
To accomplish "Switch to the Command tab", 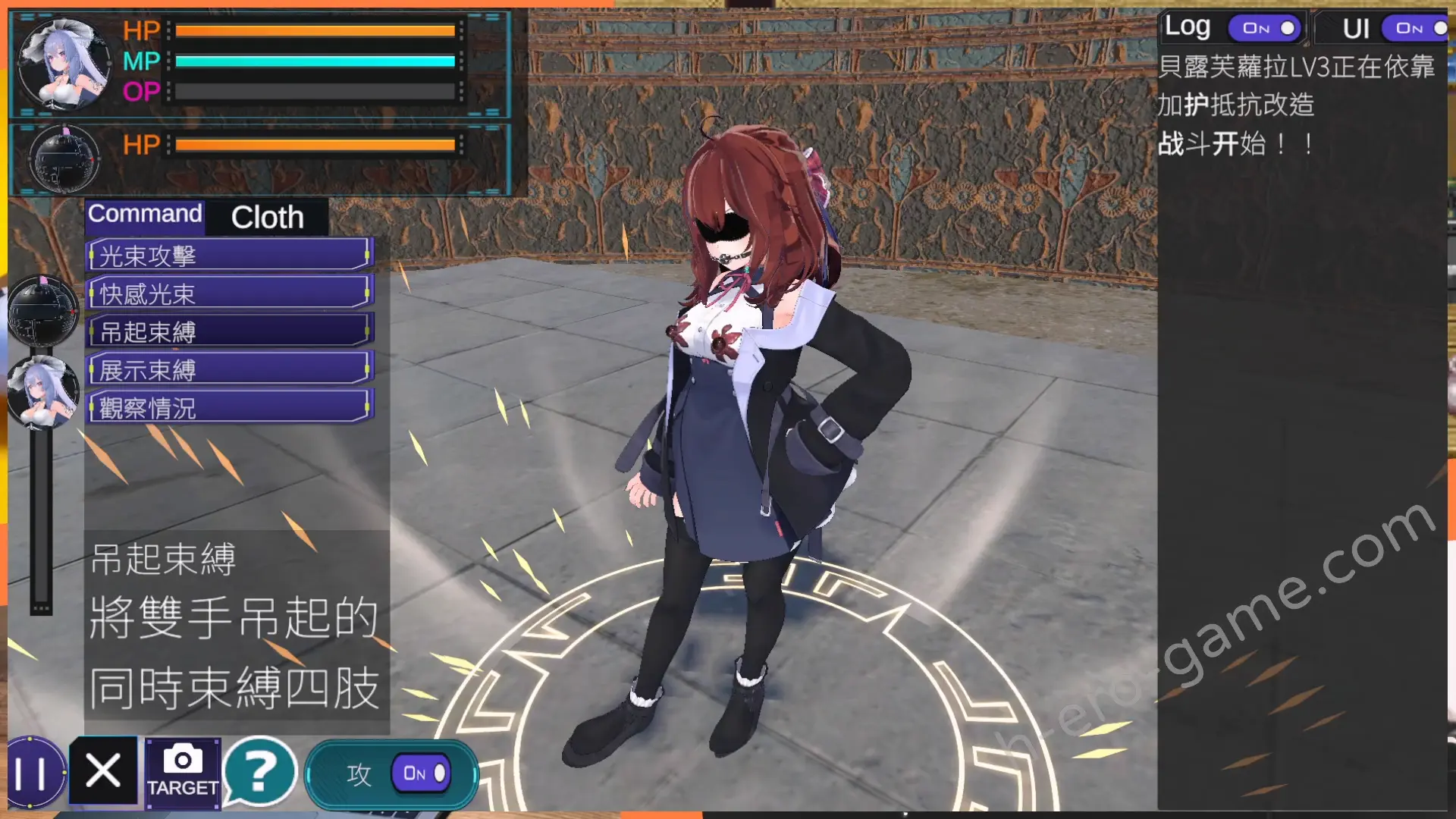I will [x=145, y=215].
